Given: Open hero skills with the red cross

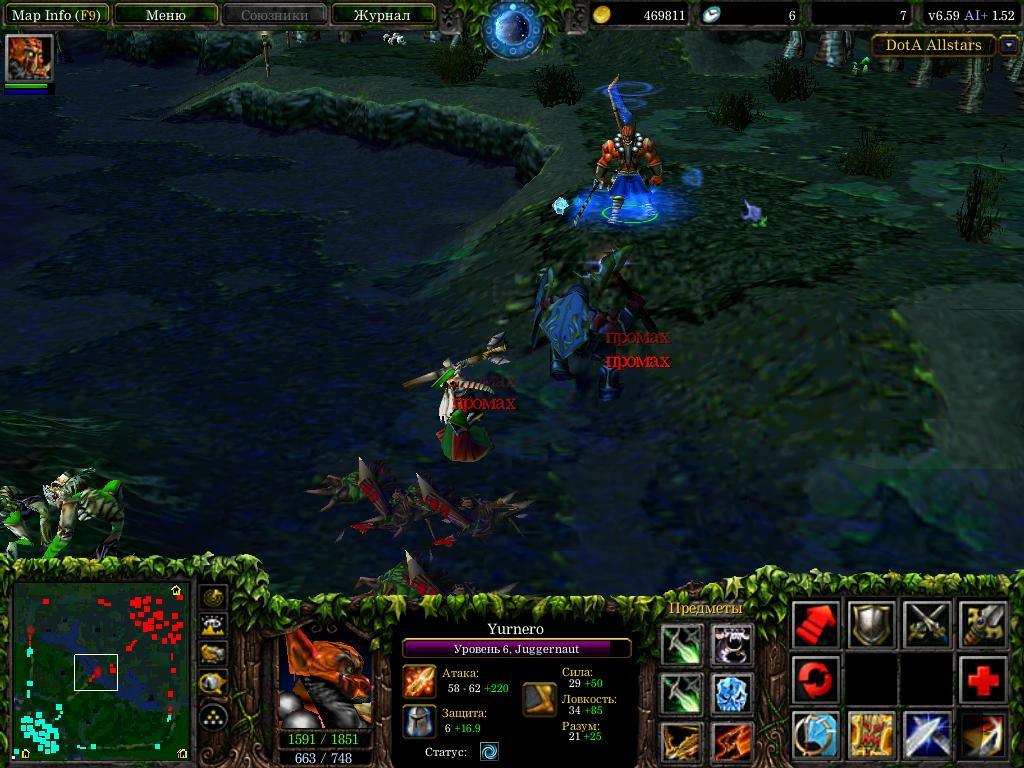Looking at the screenshot, I should point(983,681).
